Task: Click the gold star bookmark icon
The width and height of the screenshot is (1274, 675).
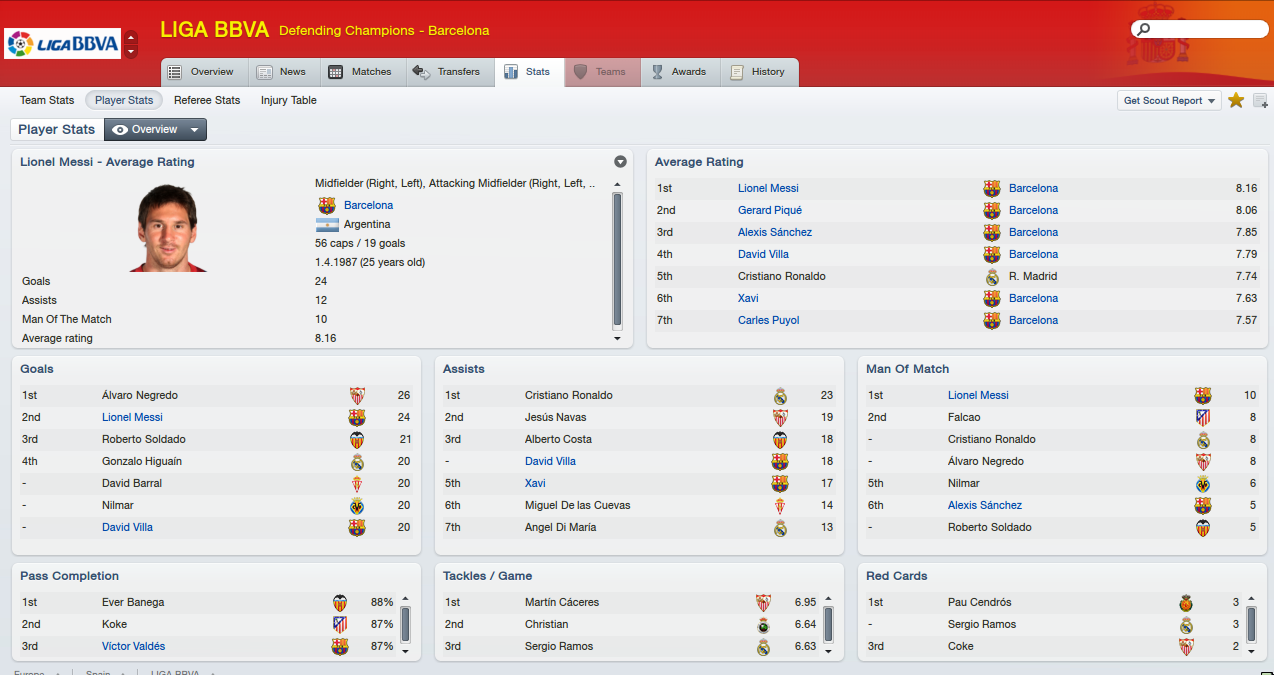Action: (x=1236, y=100)
